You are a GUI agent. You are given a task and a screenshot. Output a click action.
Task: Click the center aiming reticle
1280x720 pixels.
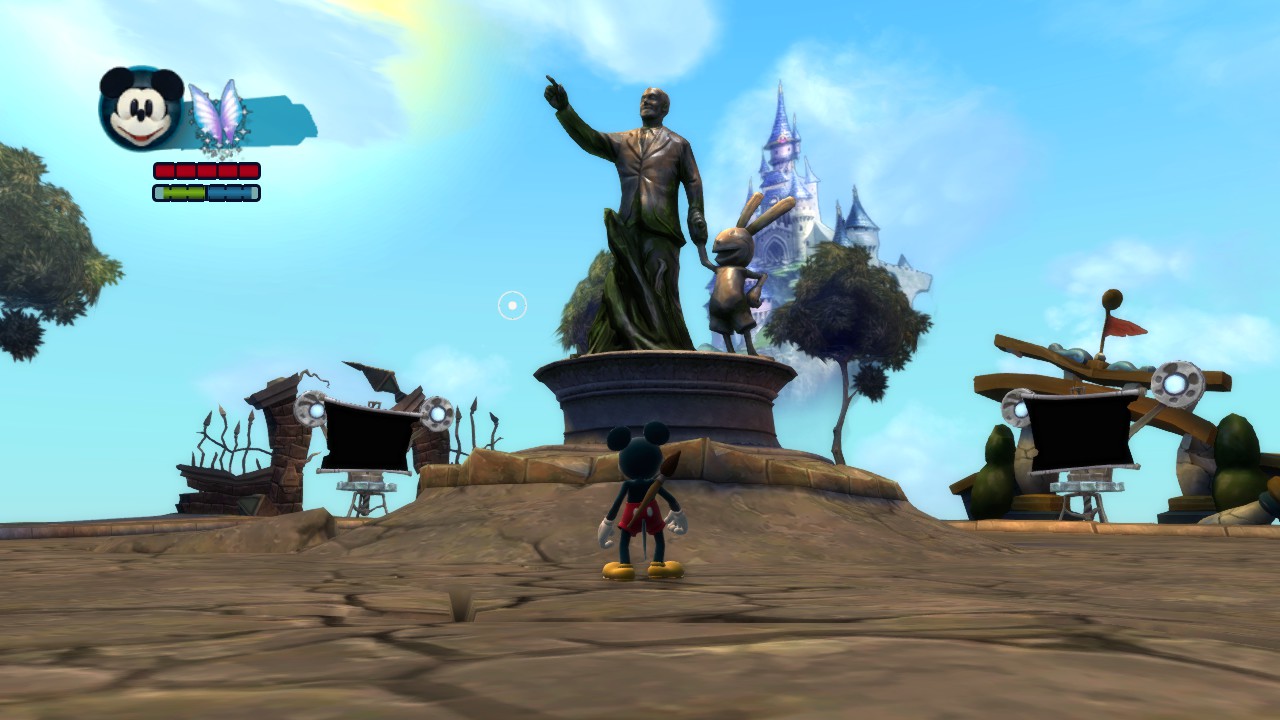(511, 305)
